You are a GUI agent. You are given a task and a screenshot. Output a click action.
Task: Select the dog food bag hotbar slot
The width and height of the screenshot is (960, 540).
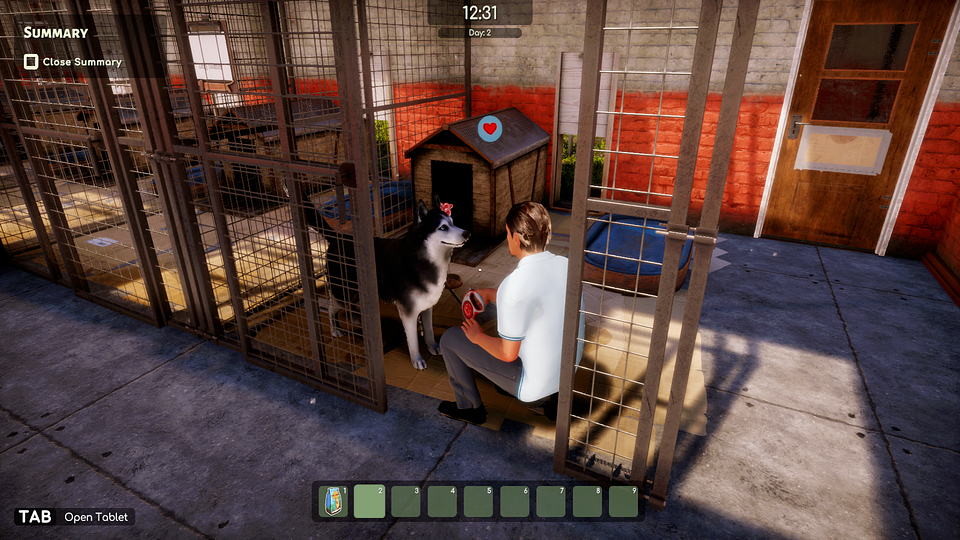click(333, 501)
